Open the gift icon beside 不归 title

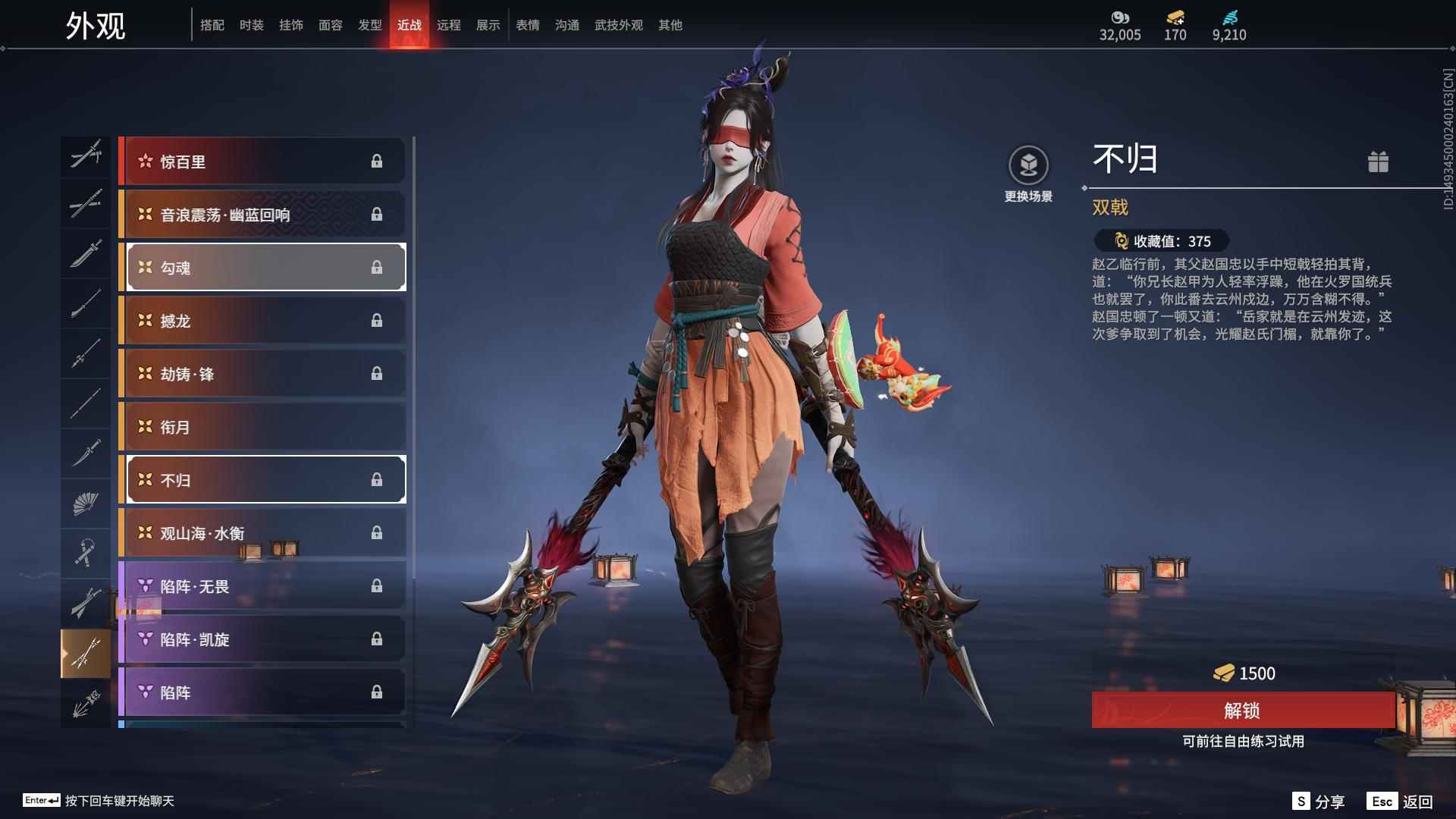[1379, 162]
